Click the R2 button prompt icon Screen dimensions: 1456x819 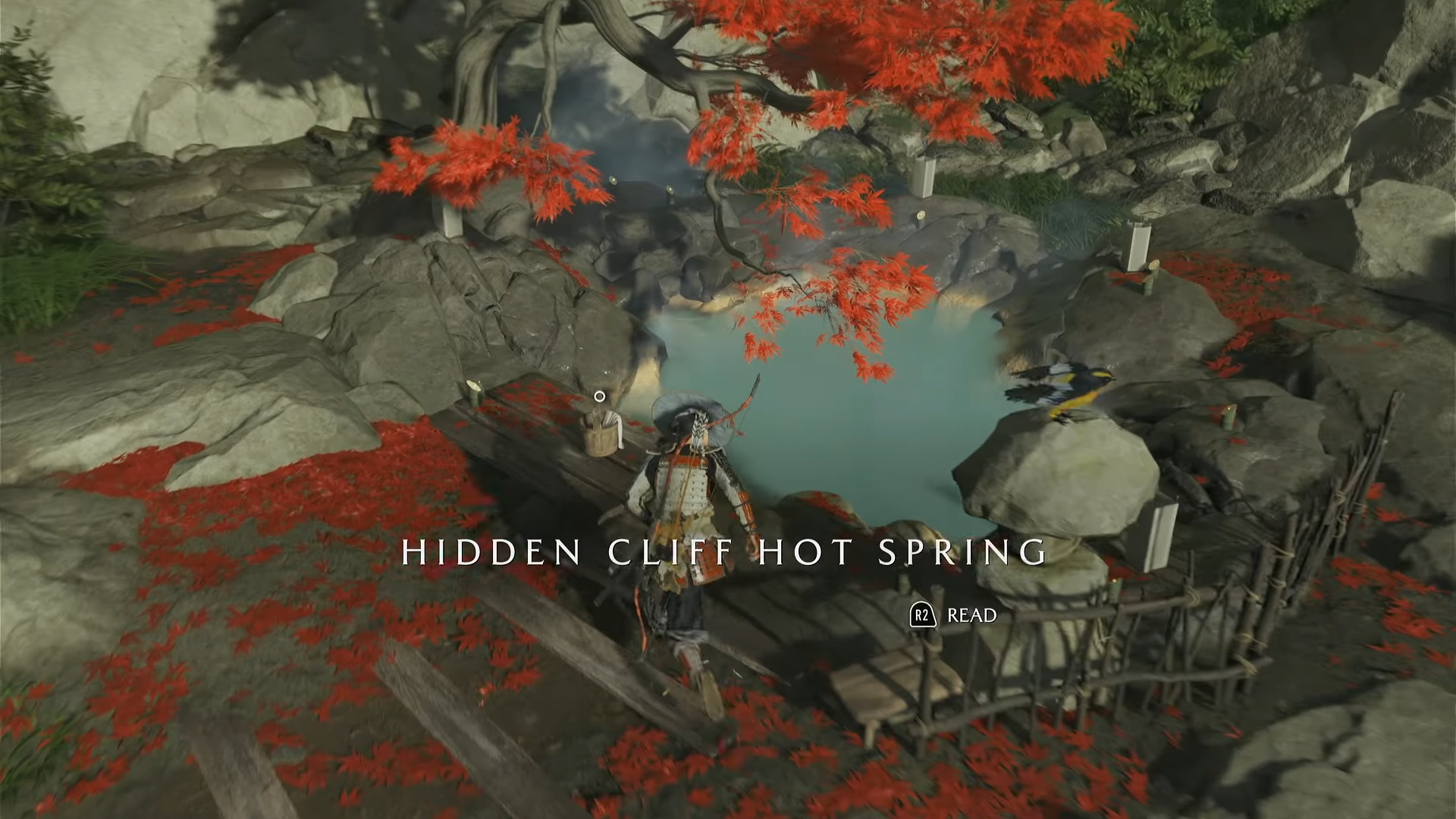pyautogui.click(x=922, y=614)
